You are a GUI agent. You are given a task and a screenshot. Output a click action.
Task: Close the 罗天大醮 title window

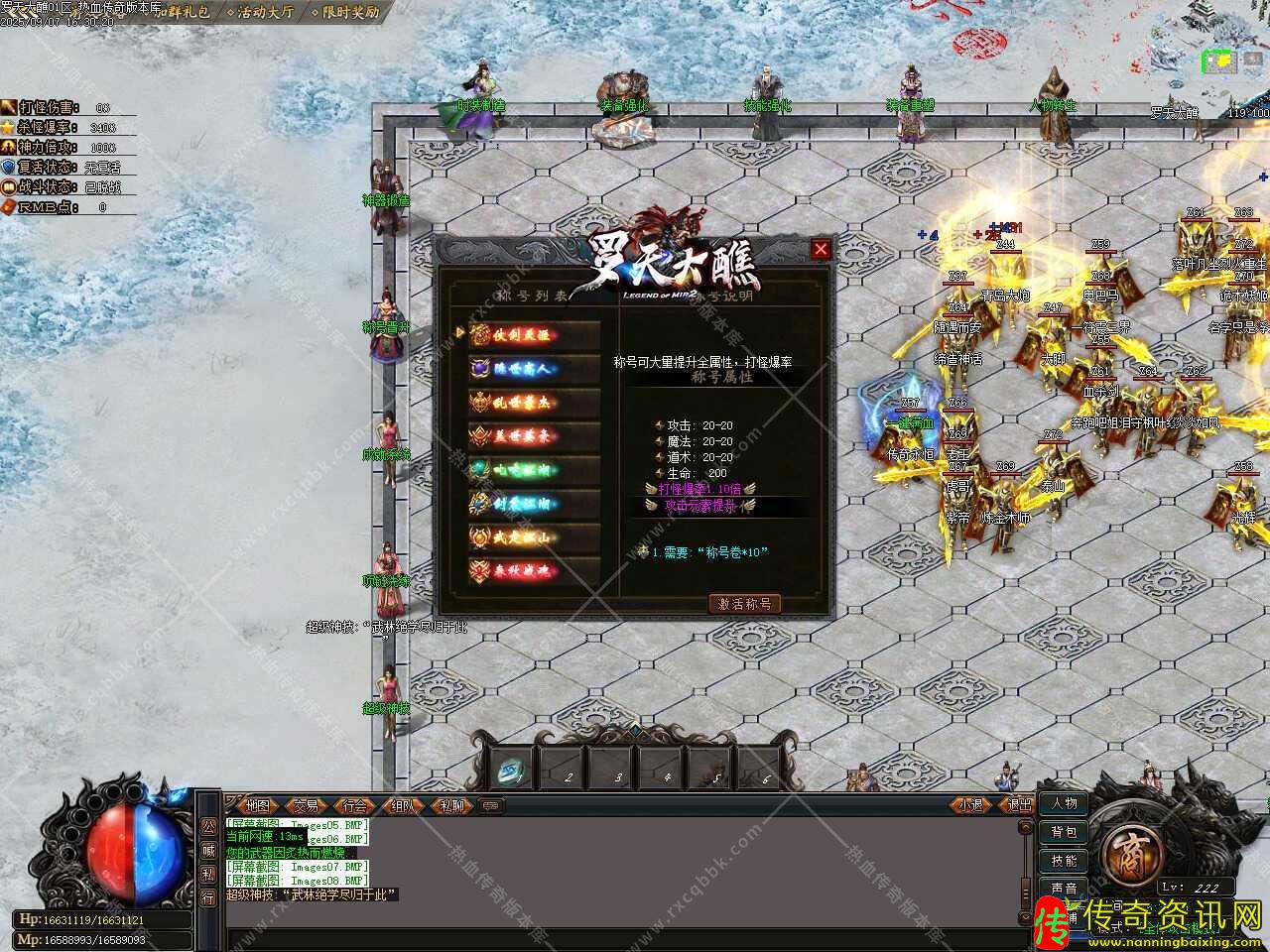(821, 250)
